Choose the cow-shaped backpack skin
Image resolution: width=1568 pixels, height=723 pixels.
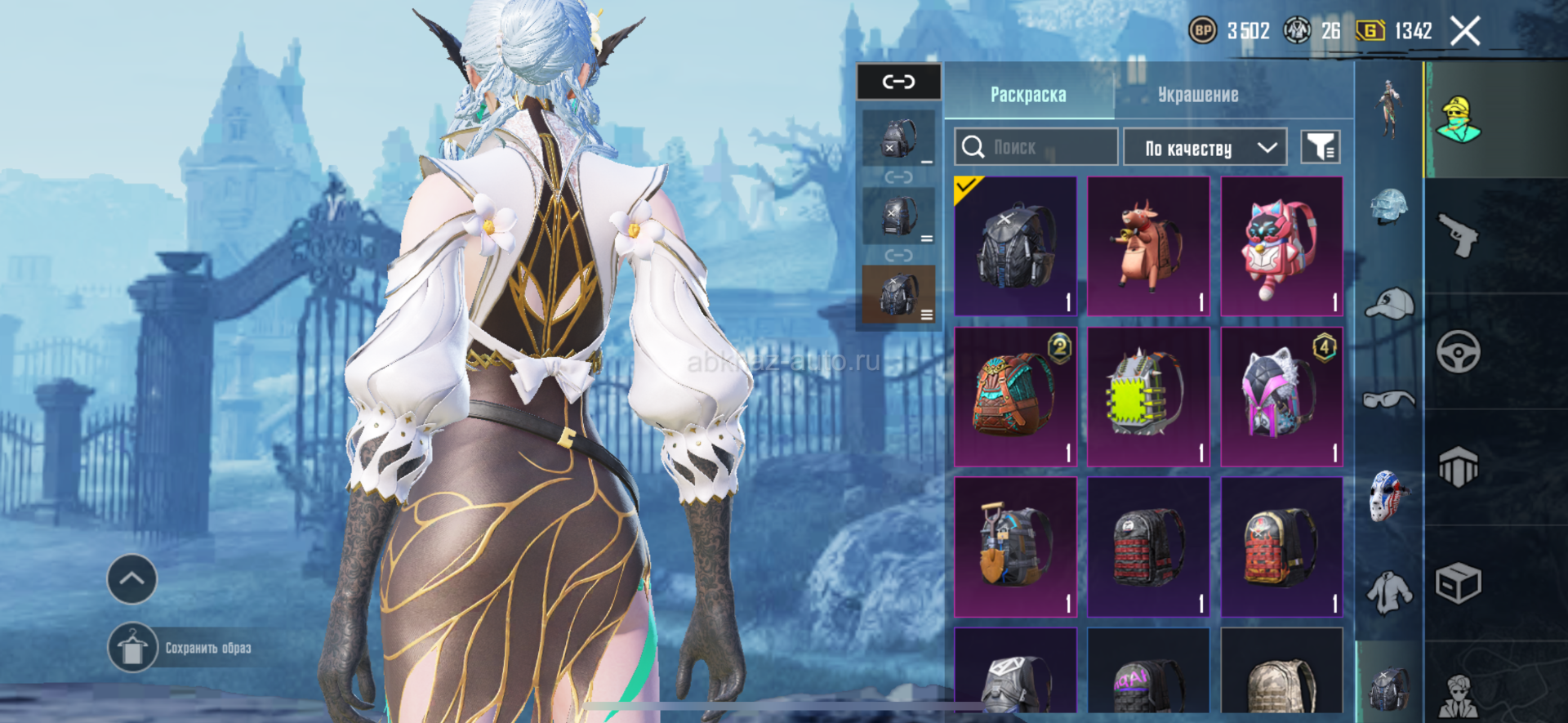(1148, 246)
